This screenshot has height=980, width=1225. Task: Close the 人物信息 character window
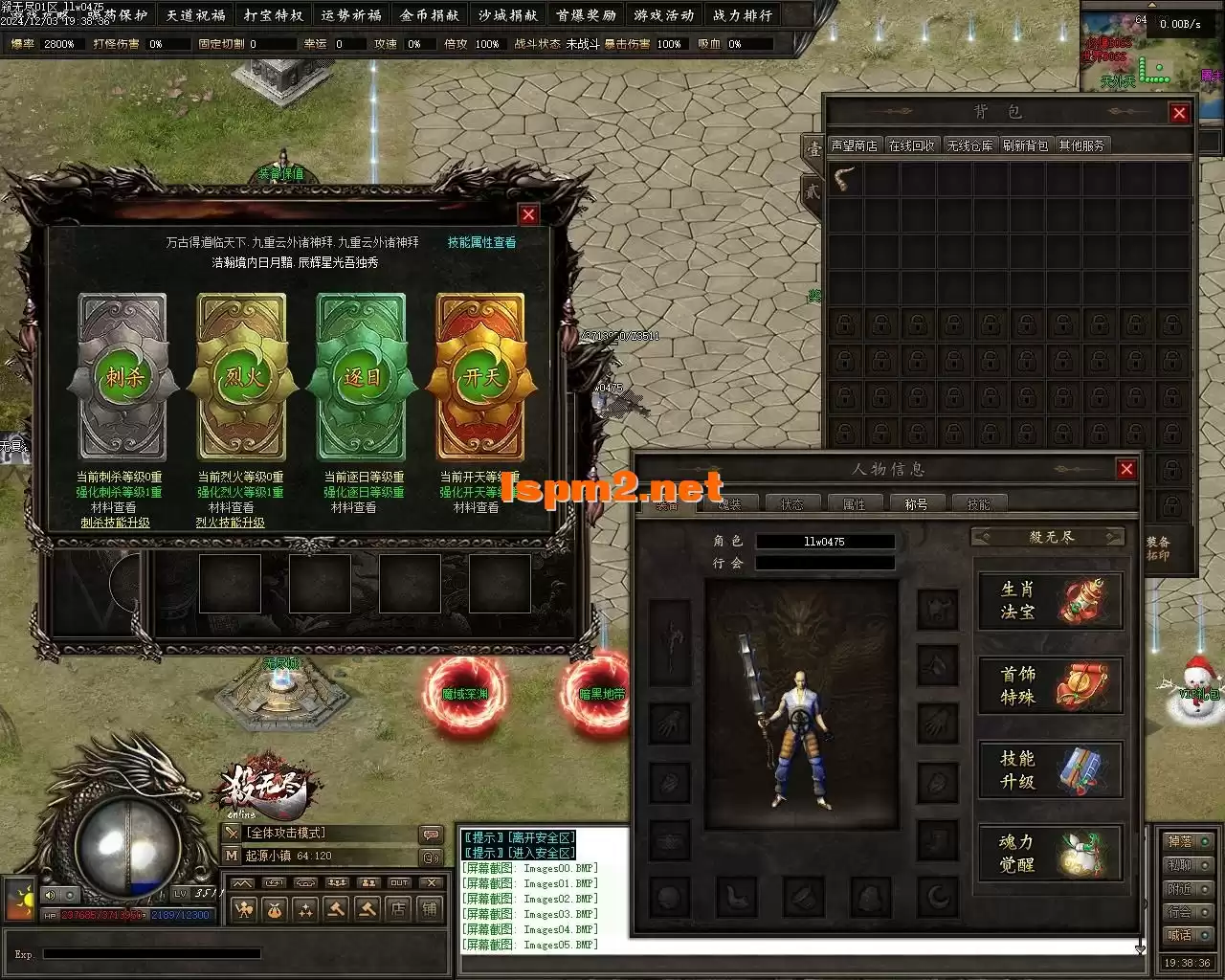tap(1126, 469)
